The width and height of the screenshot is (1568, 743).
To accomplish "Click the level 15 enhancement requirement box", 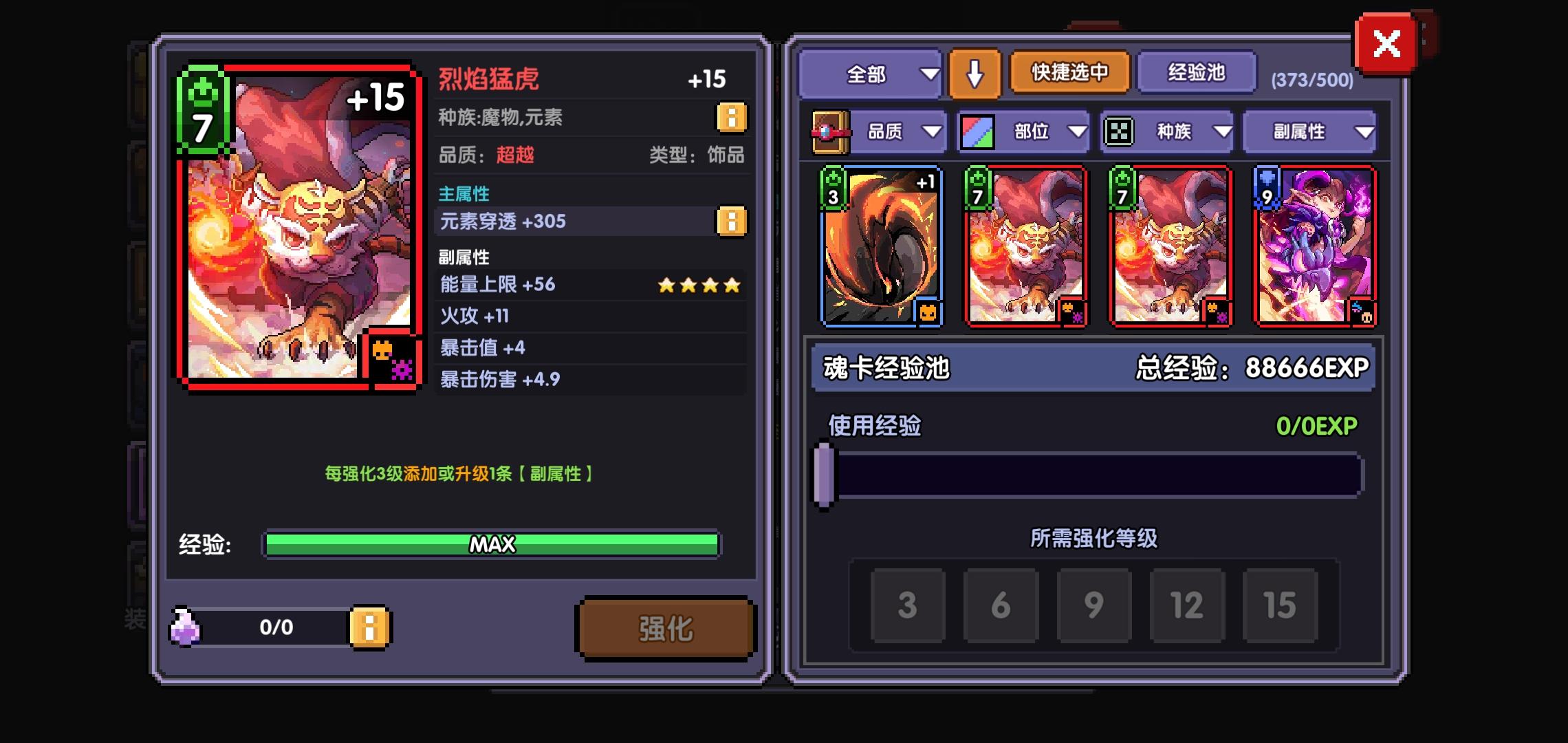I will click(x=1279, y=607).
